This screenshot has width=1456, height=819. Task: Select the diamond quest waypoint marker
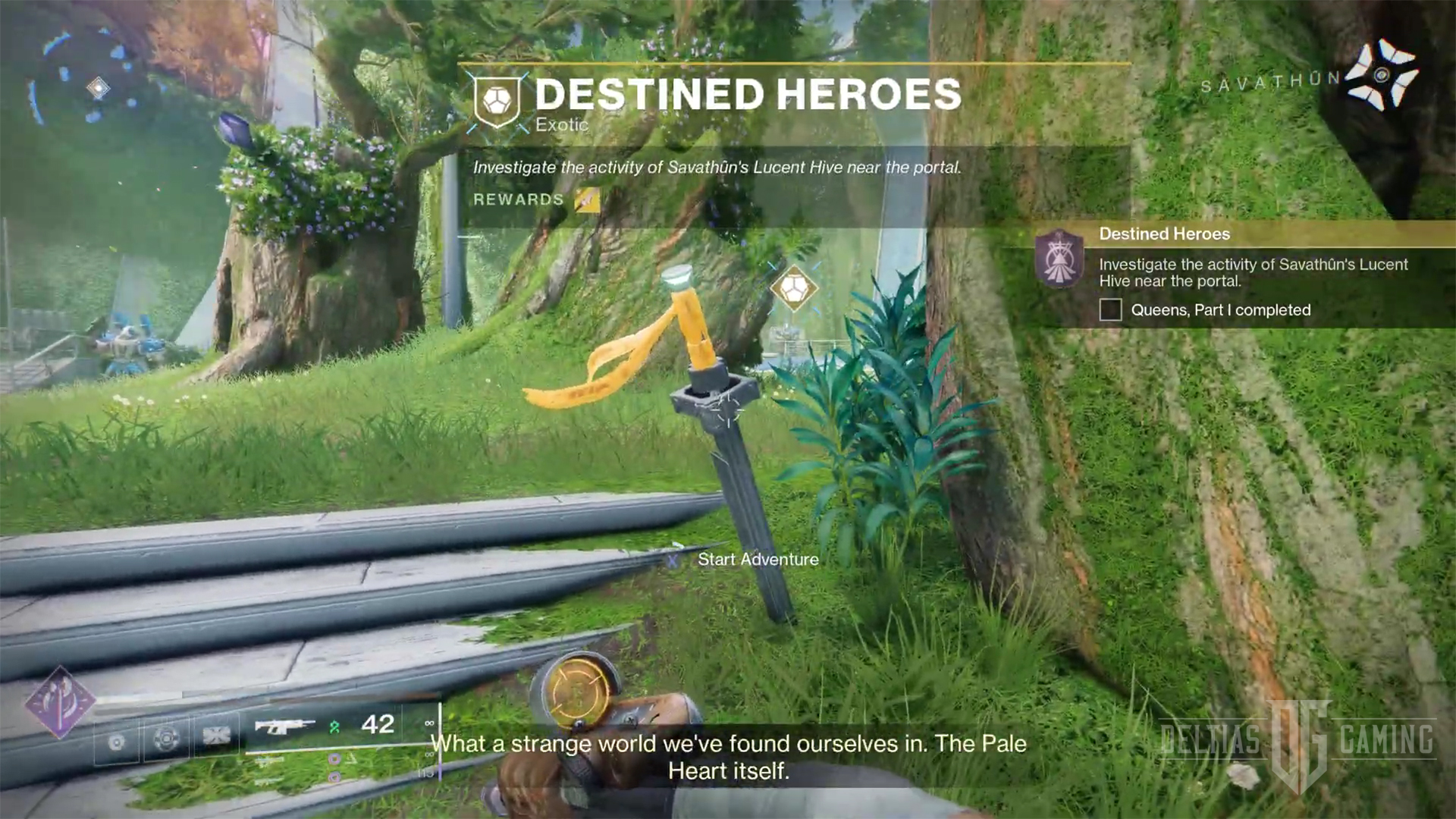[793, 288]
